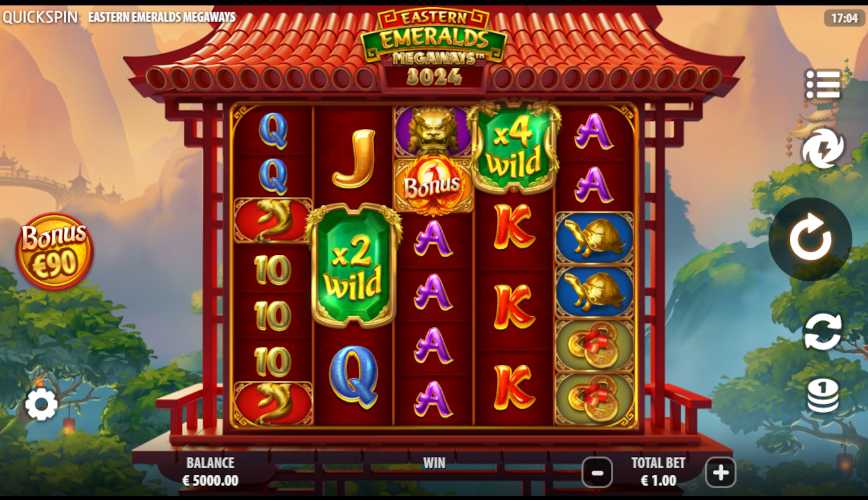Open the gear settings menu
Viewport: 868px width, 500px height.
click(41, 404)
